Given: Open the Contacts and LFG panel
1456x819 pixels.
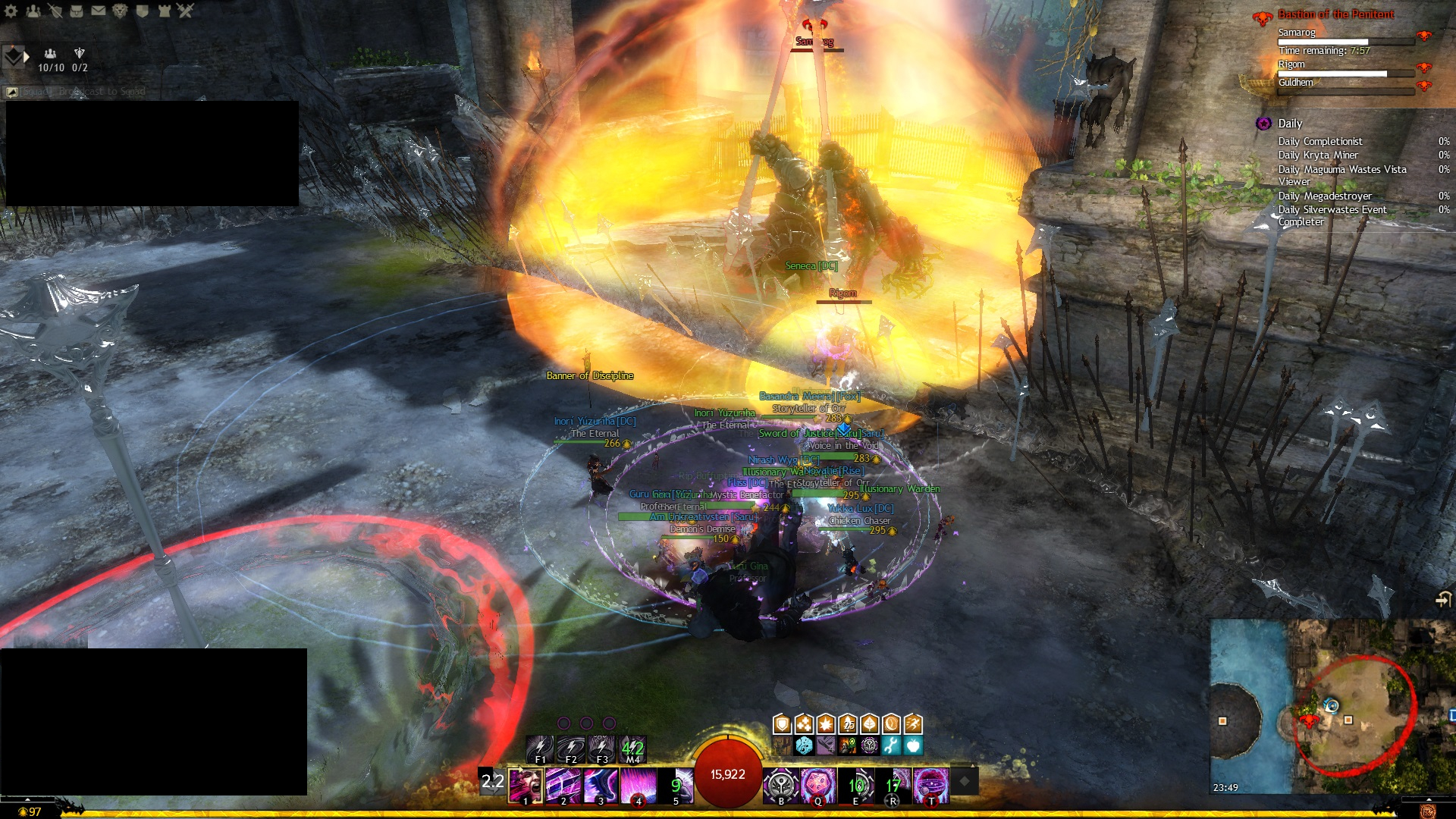Looking at the screenshot, I should [x=33, y=11].
